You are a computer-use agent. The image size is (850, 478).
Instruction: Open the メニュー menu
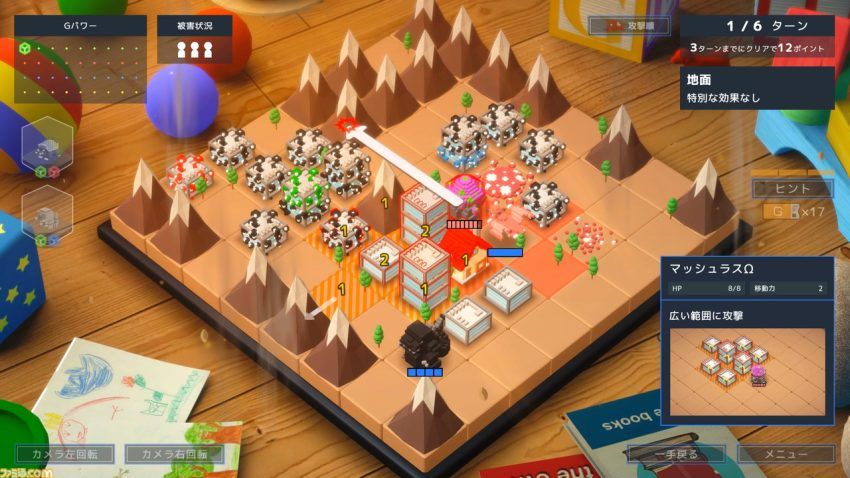click(x=785, y=454)
